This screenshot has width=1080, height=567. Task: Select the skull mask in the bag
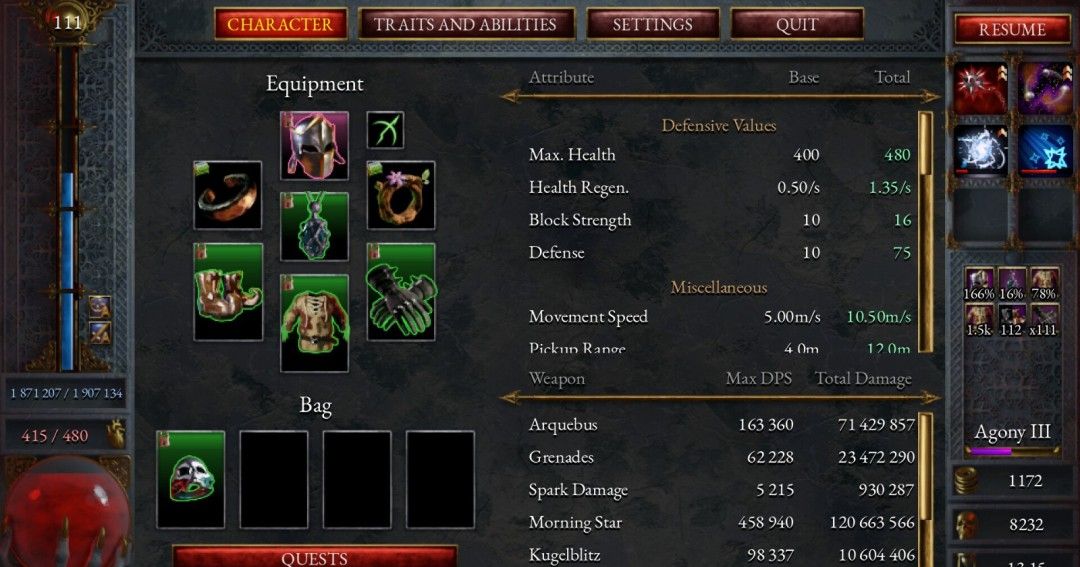tap(190, 479)
